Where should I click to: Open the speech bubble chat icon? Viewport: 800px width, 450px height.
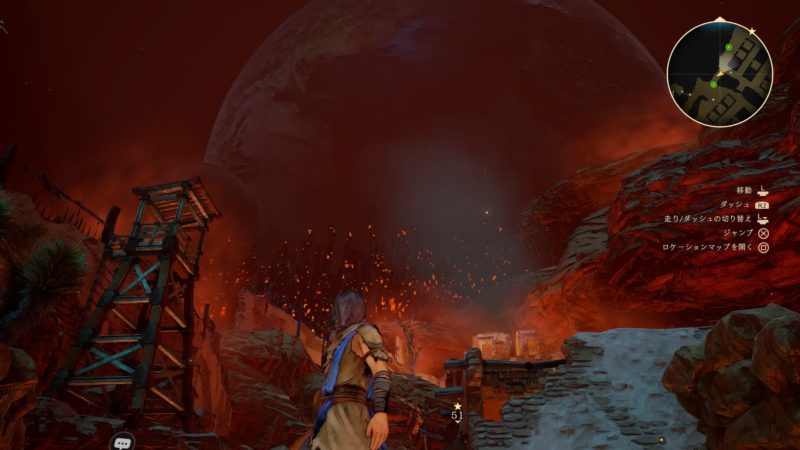[123, 441]
